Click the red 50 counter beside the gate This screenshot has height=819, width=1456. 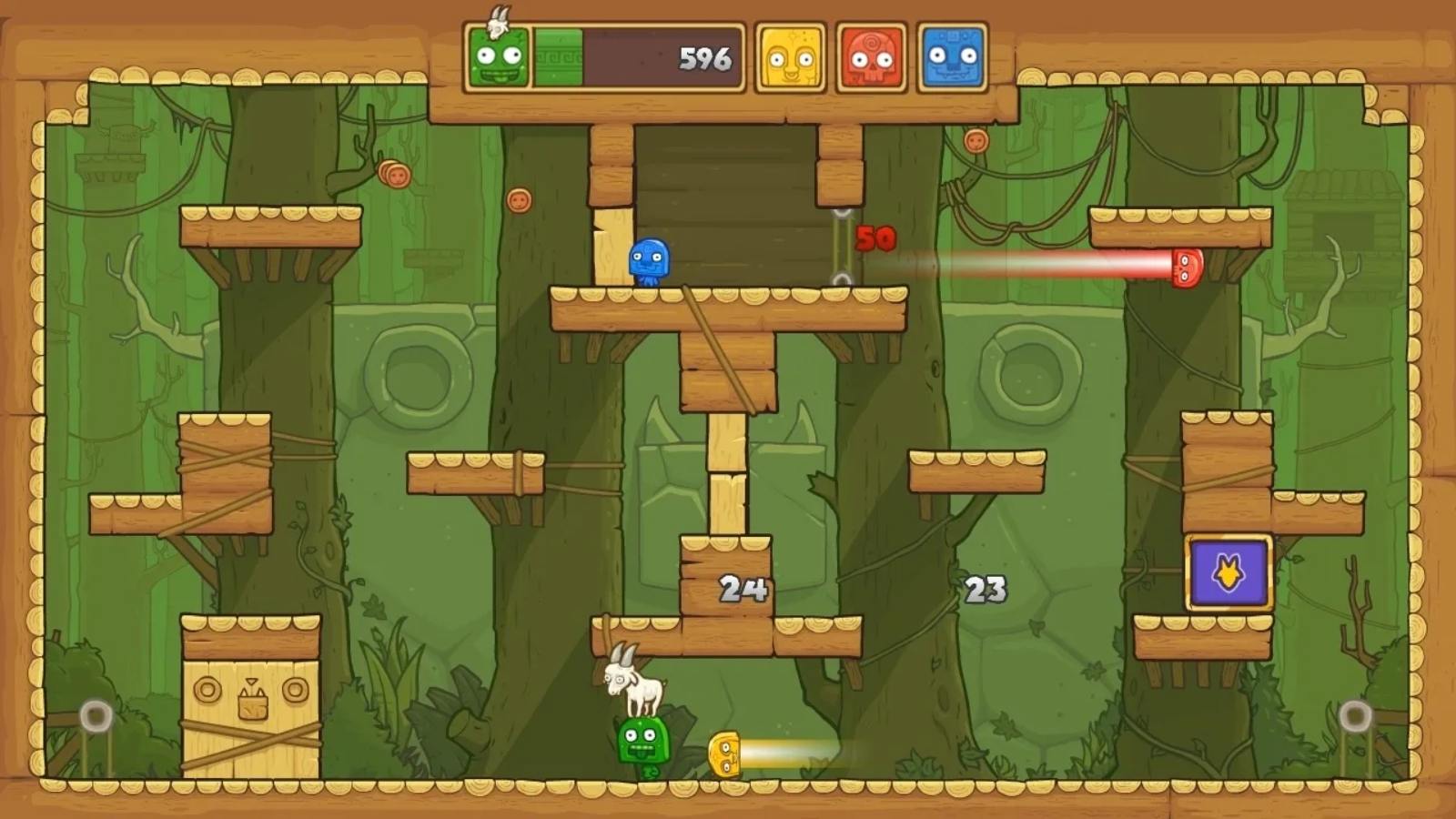(874, 239)
